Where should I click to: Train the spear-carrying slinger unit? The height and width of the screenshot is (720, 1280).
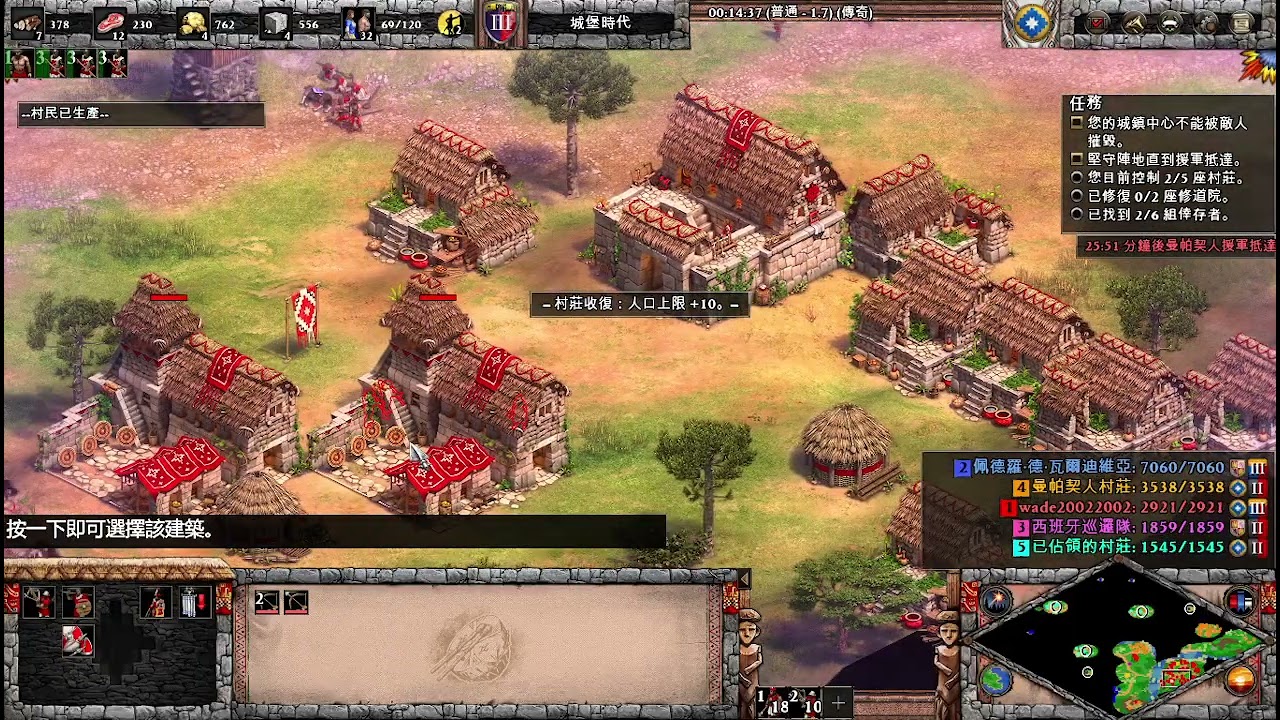(155, 603)
